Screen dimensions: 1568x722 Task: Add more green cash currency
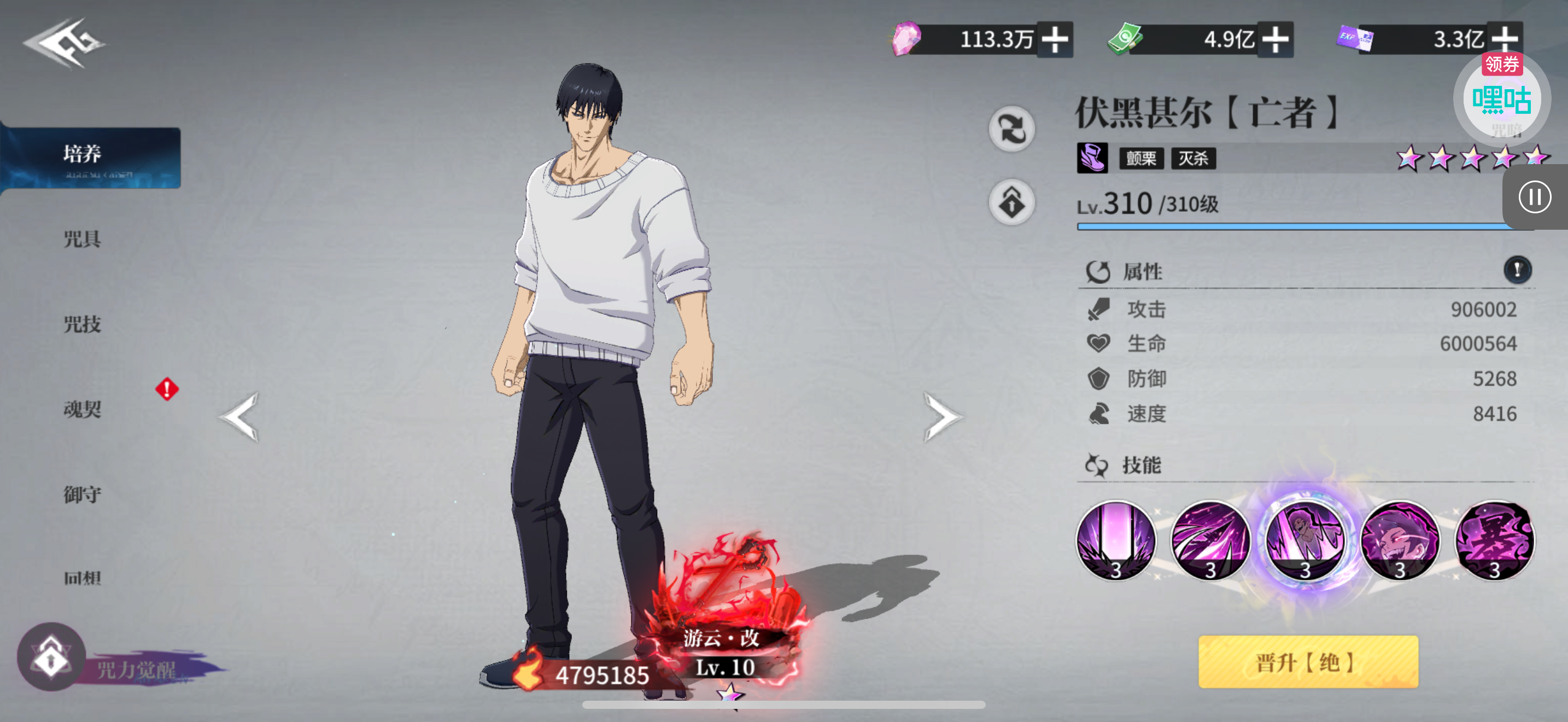coord(1274,40)
